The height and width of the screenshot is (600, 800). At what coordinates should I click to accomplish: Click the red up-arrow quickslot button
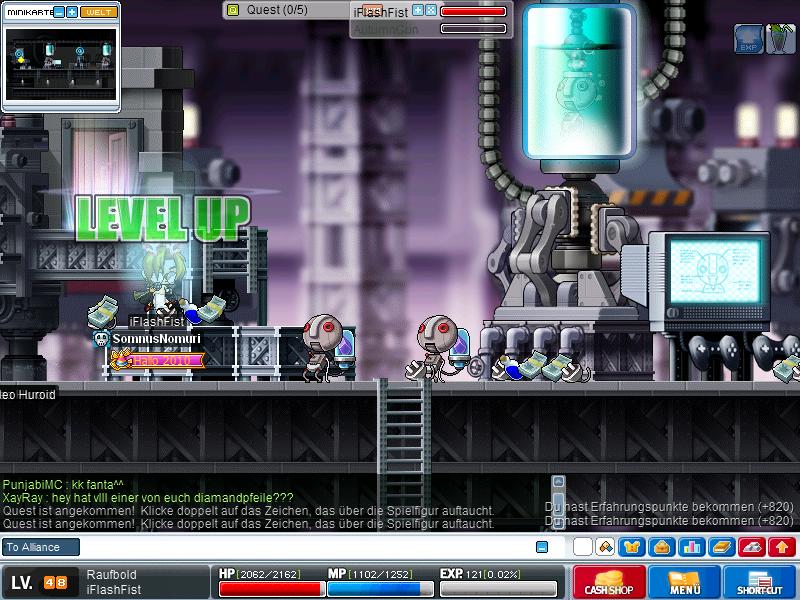pyautogui.click(x=783, y=547)
